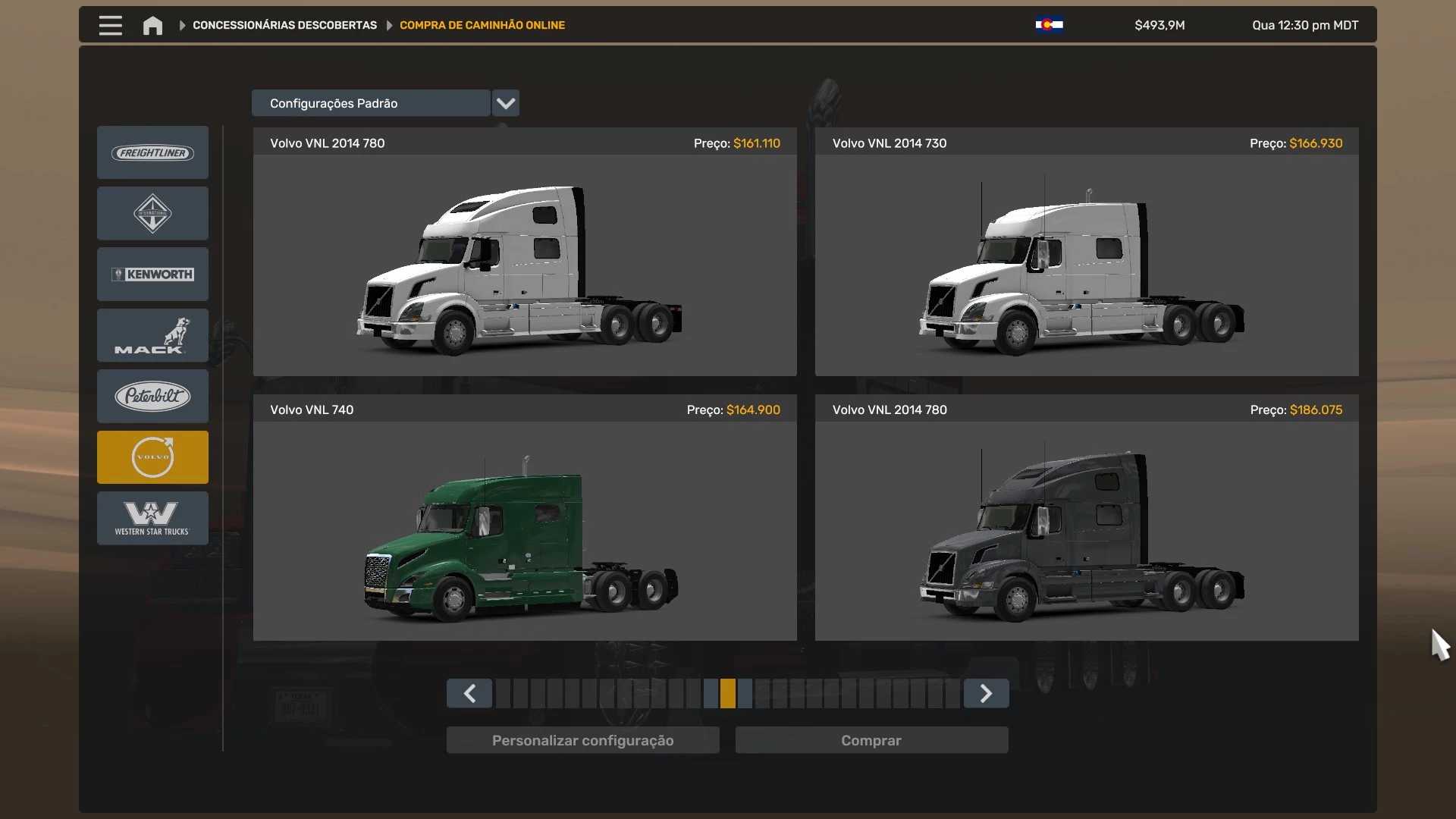Open Concessionárias Descobertas breadcrumb
Image resolution: width=1456 pixels, height=819 pixels.
(x=284, y=25)
